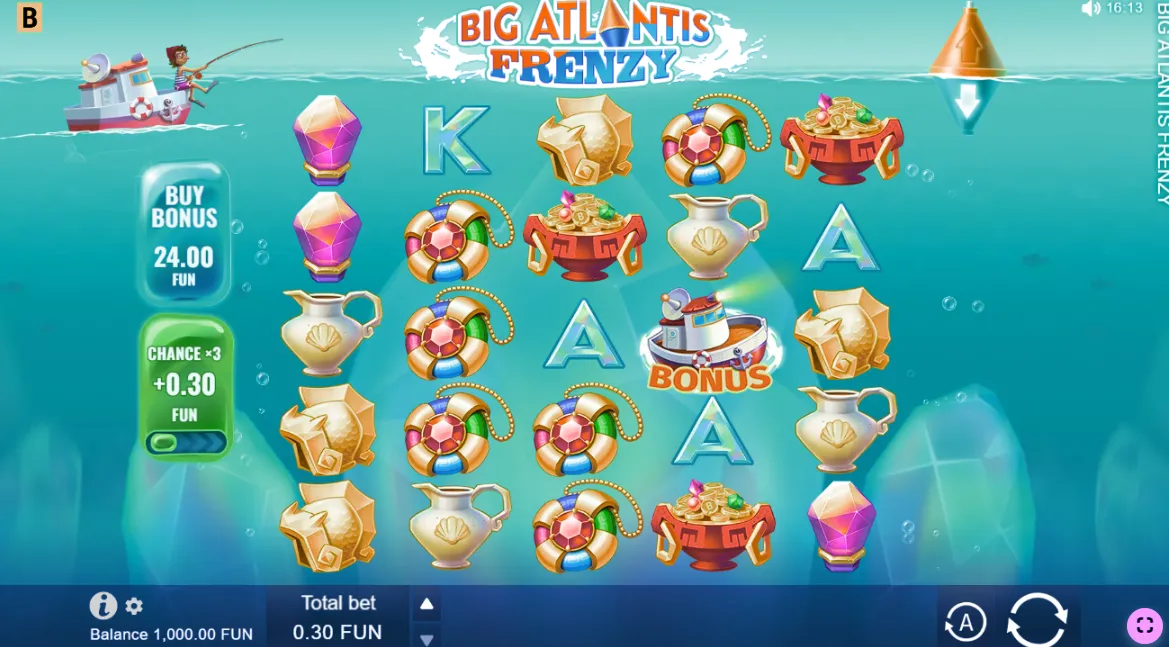The image size is (1169, 647).
Task: Open the Buy Bonus offer
Action: click(x=184, y=234)
